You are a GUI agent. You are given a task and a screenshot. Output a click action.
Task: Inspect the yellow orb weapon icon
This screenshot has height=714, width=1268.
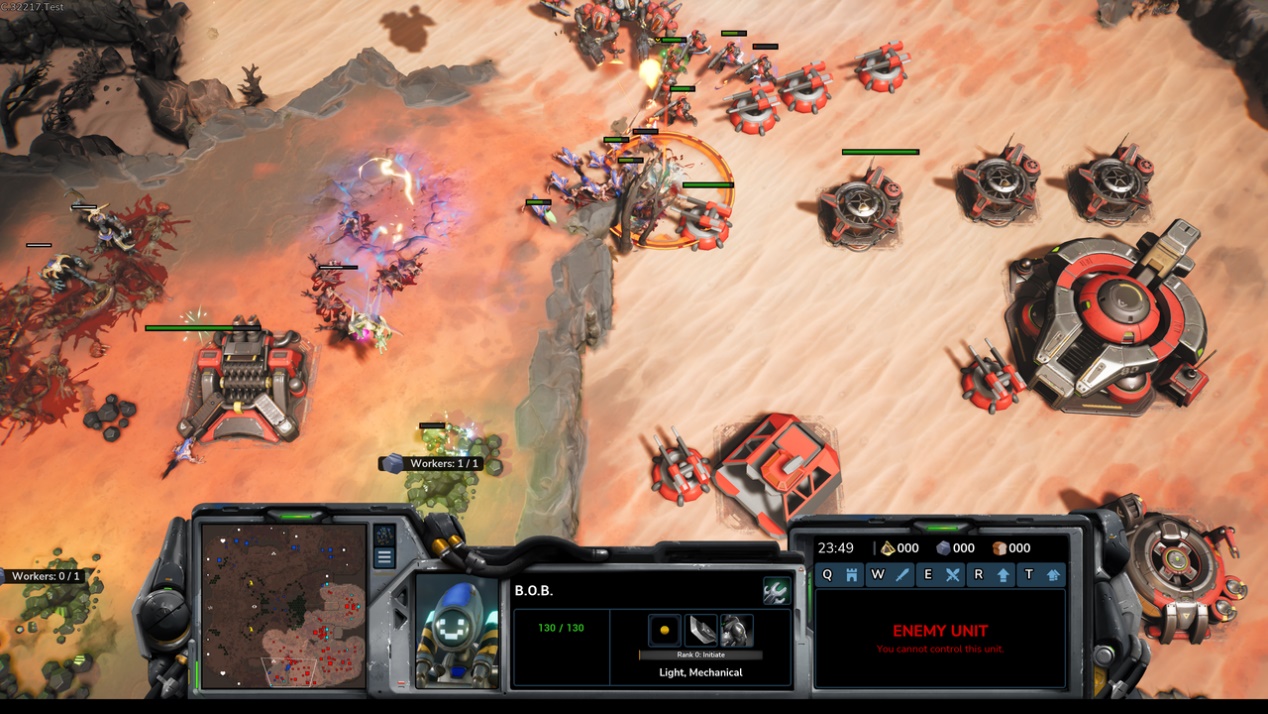point(664,630)
